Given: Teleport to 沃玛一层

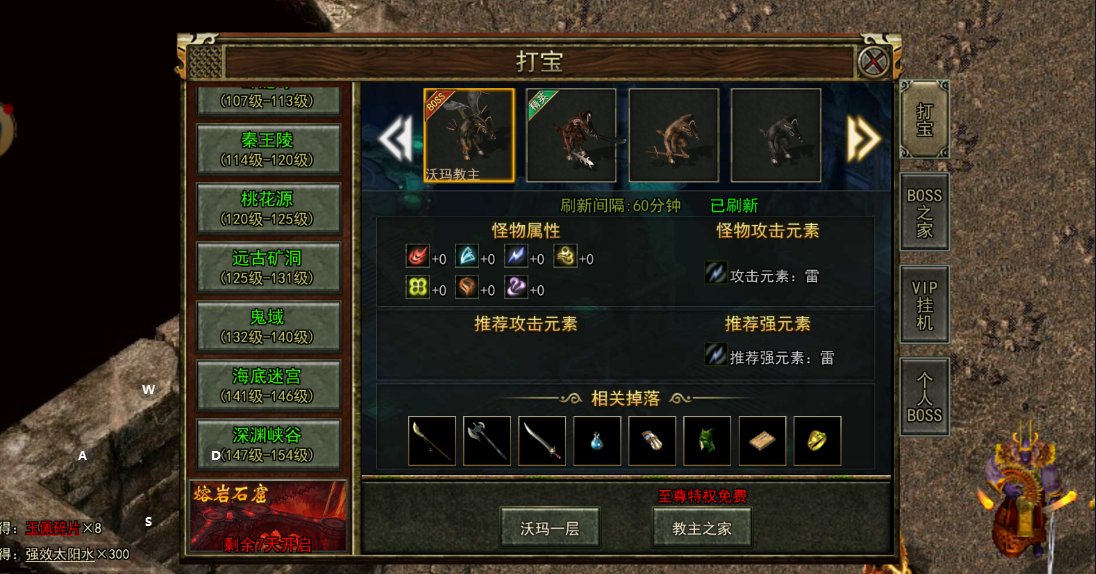Looking at the screenshot, I should click(x=550, y=528).
